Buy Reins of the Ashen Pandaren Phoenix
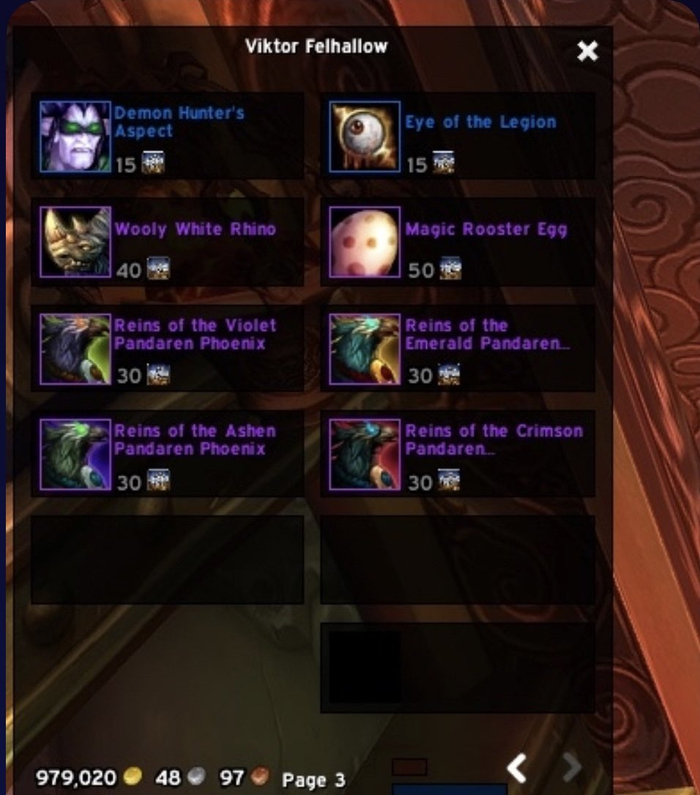 76,455
